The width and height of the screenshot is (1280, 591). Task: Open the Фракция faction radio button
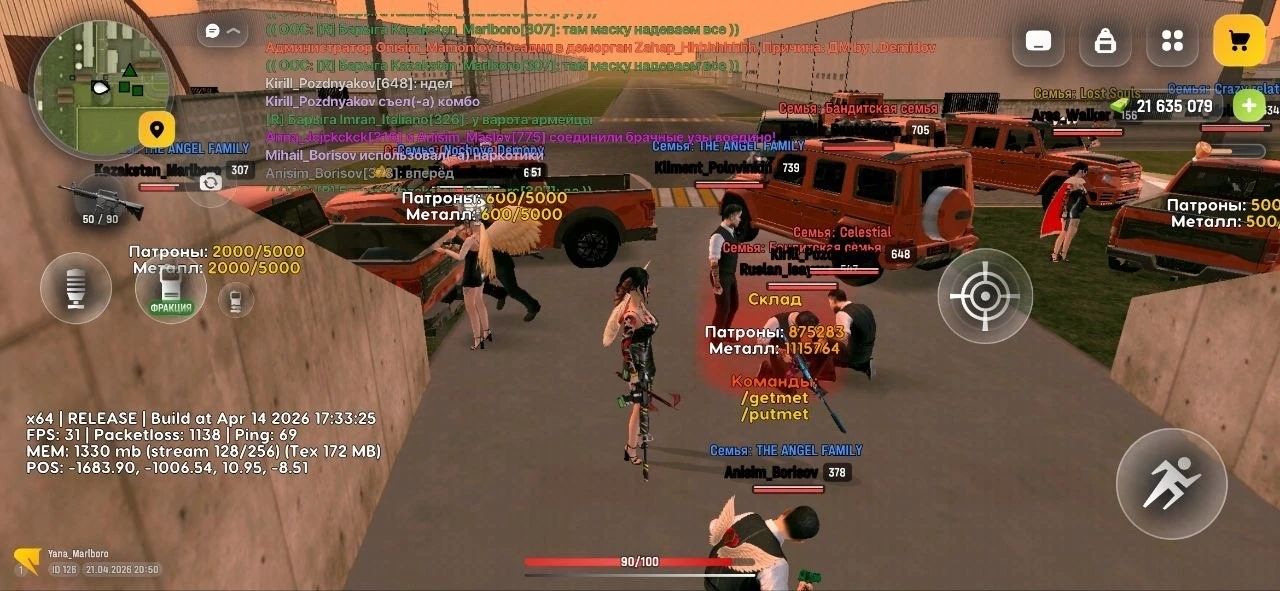[171, 288]
